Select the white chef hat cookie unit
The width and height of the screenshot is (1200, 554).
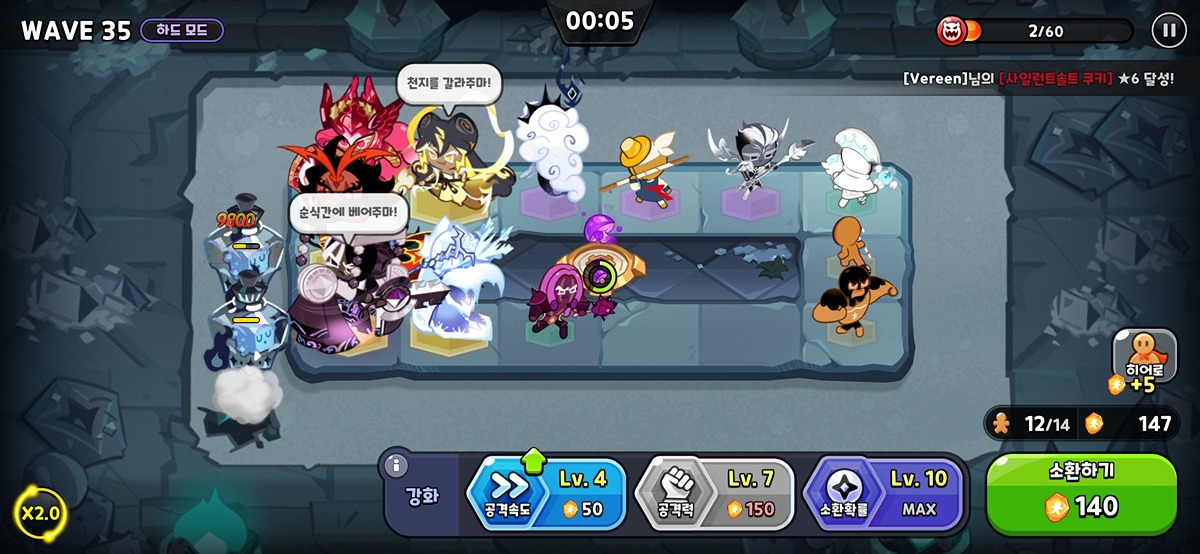pos(851,163)
